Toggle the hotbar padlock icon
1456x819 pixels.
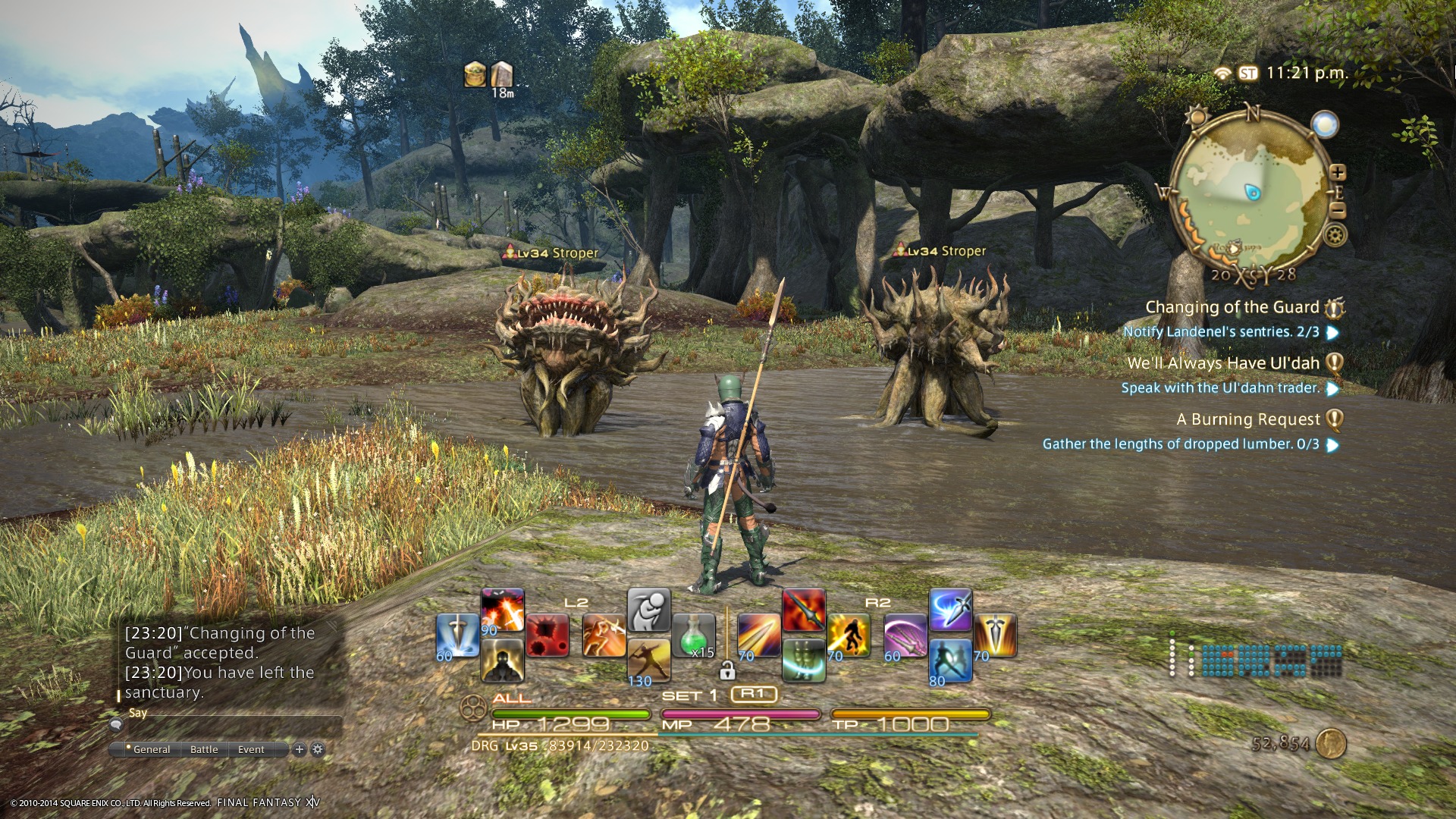click(x=727, y=670)
